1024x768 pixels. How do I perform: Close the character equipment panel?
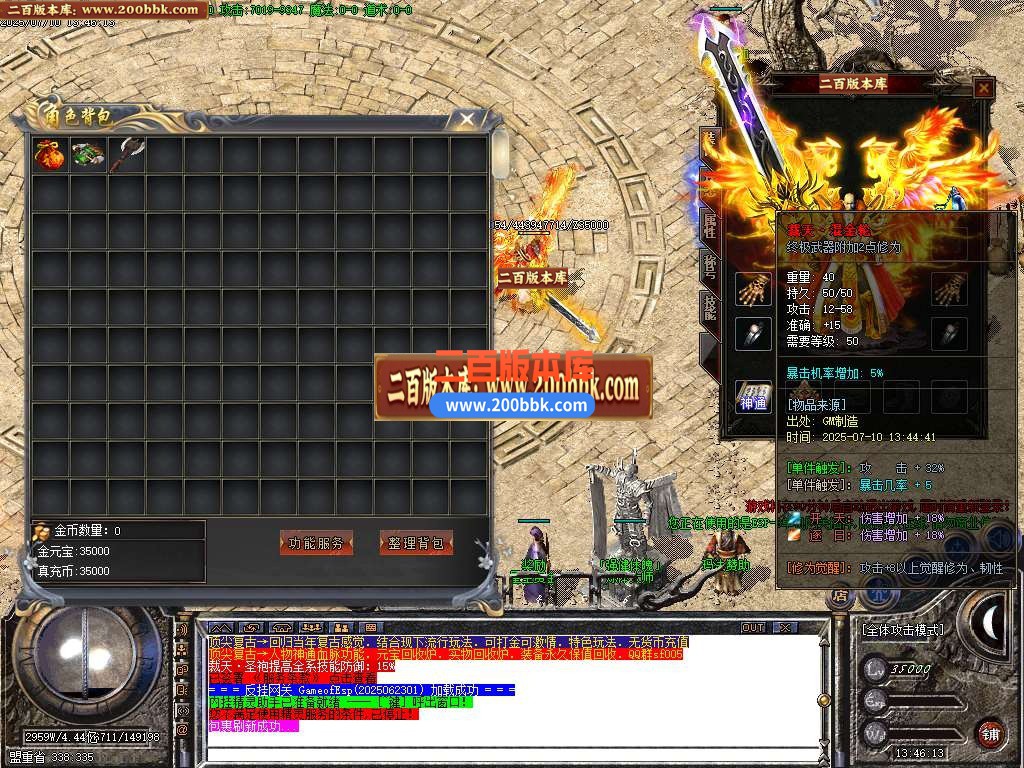tap(984, 88)
